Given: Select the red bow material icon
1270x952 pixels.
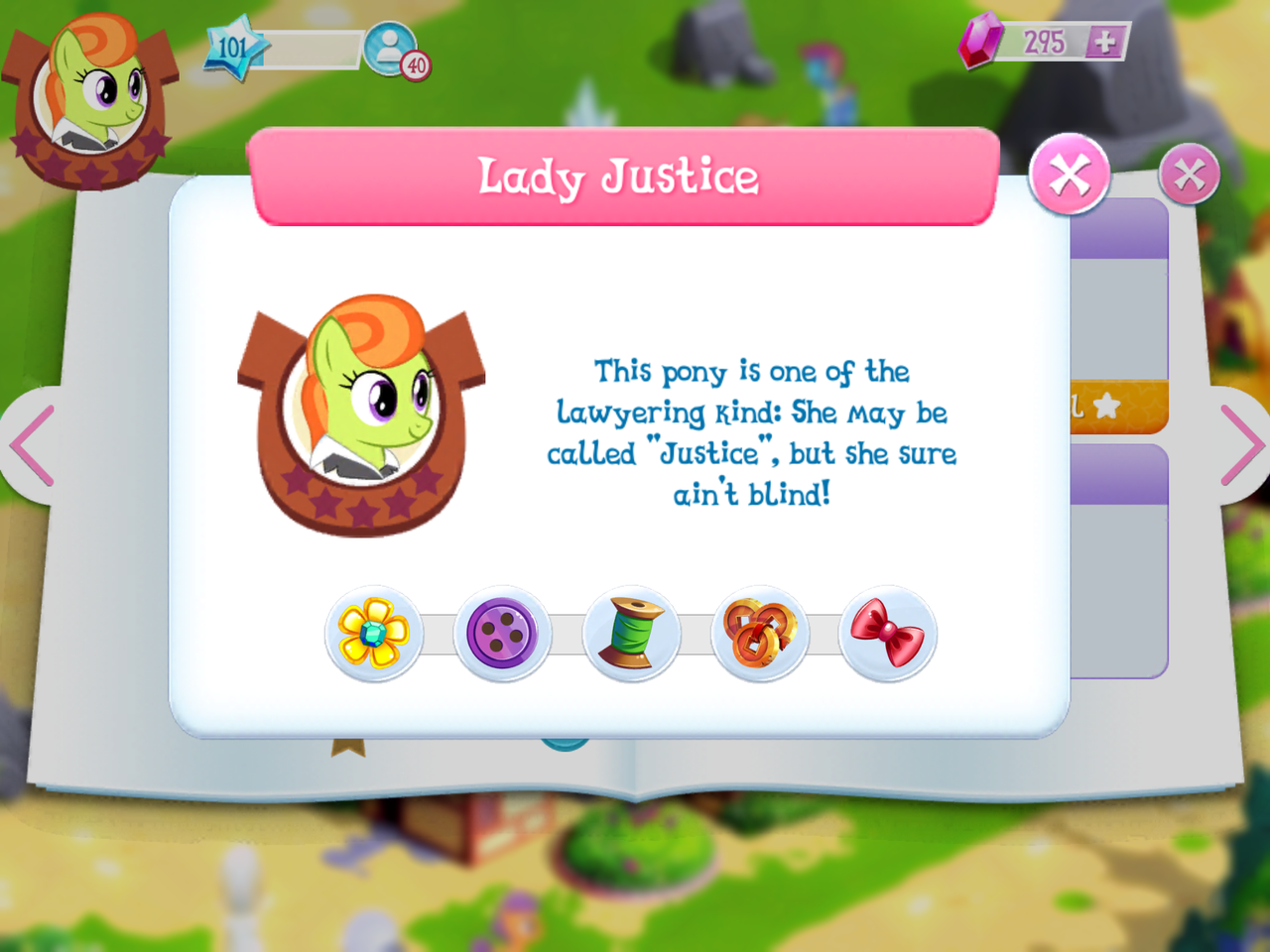Looking at the screenshot, I should [x=889, y=633].
